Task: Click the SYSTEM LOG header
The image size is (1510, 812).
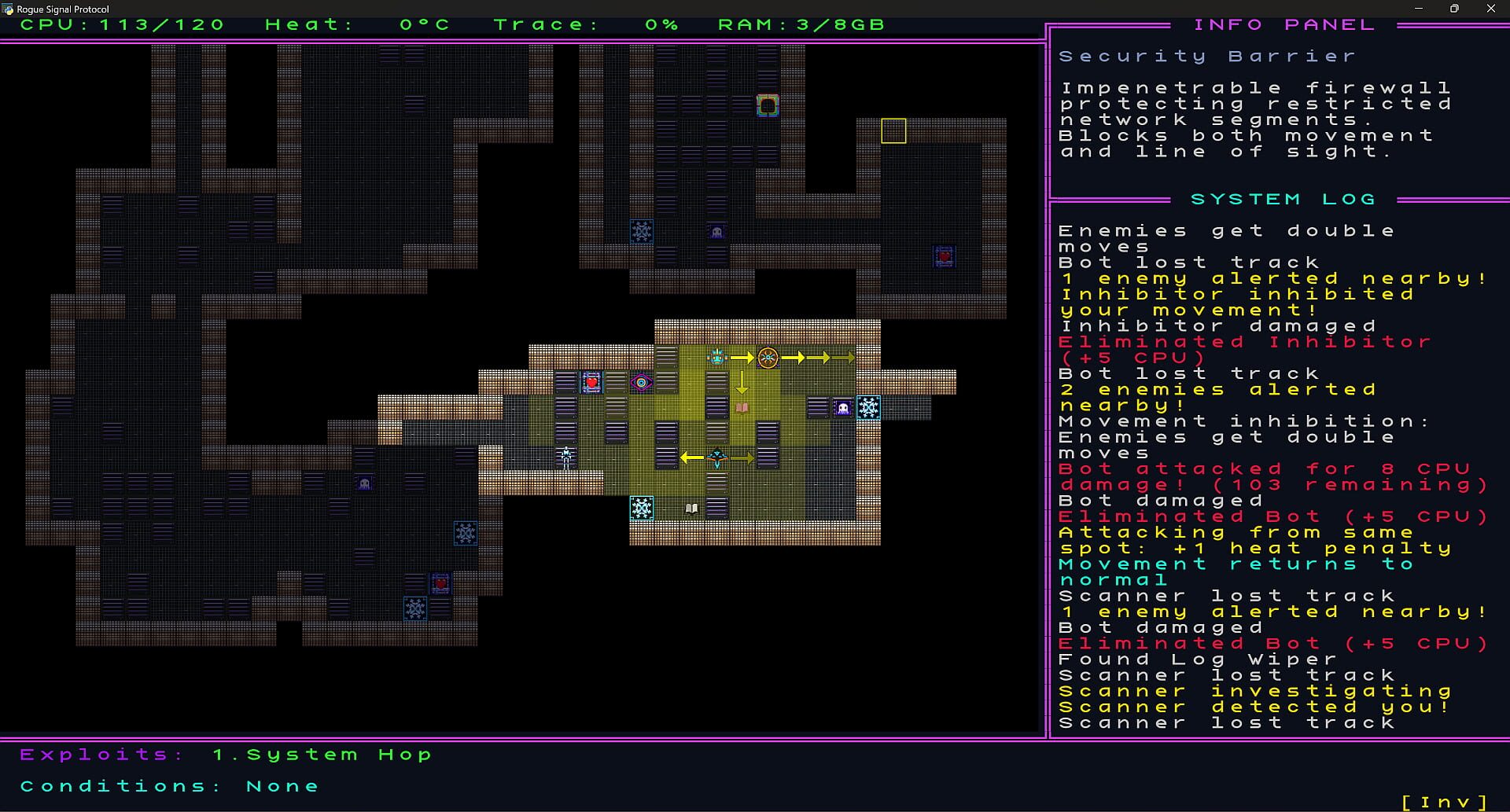Action: coord(1282,198)
